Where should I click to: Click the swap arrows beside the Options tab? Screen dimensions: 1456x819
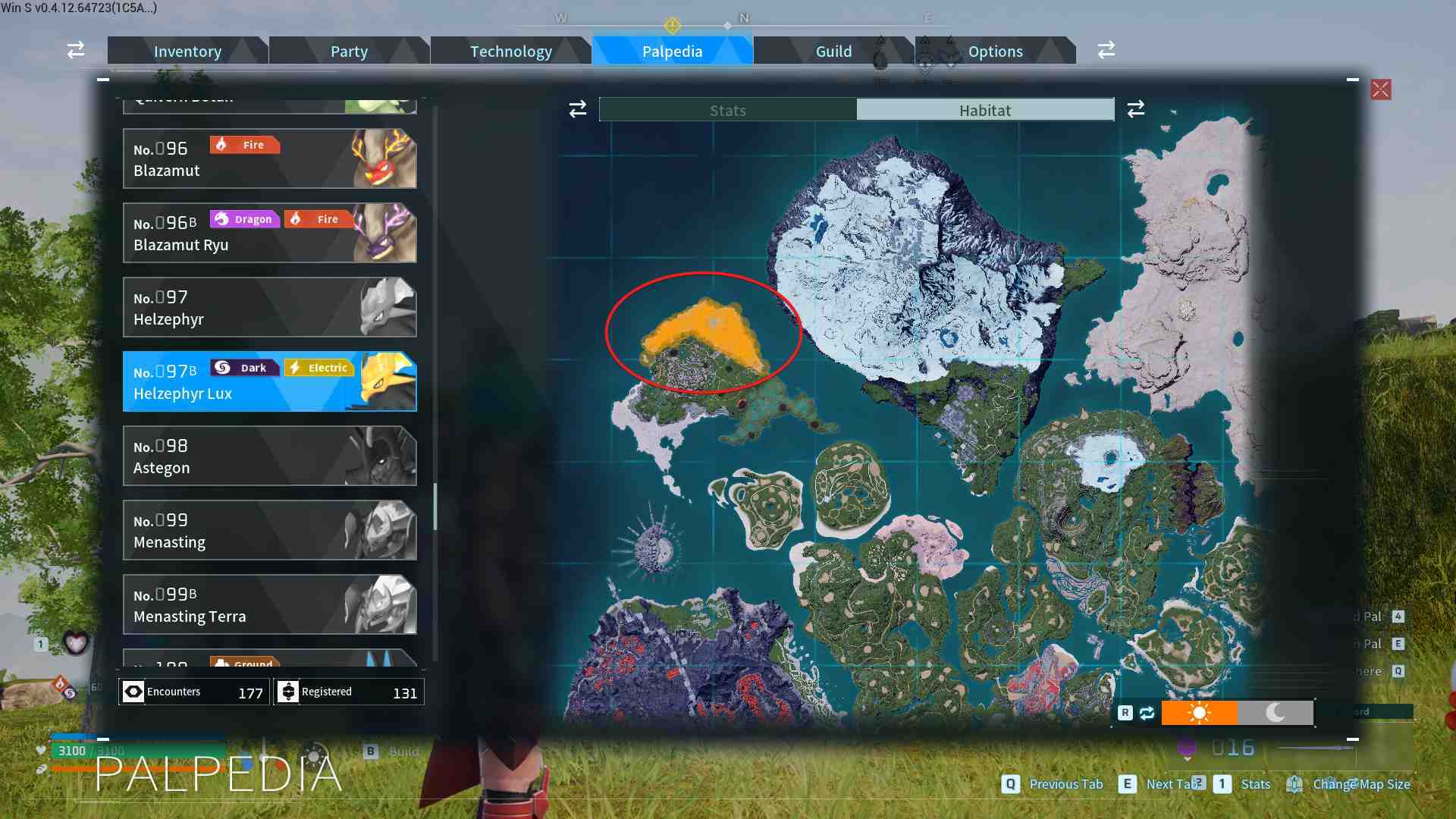1106,50
